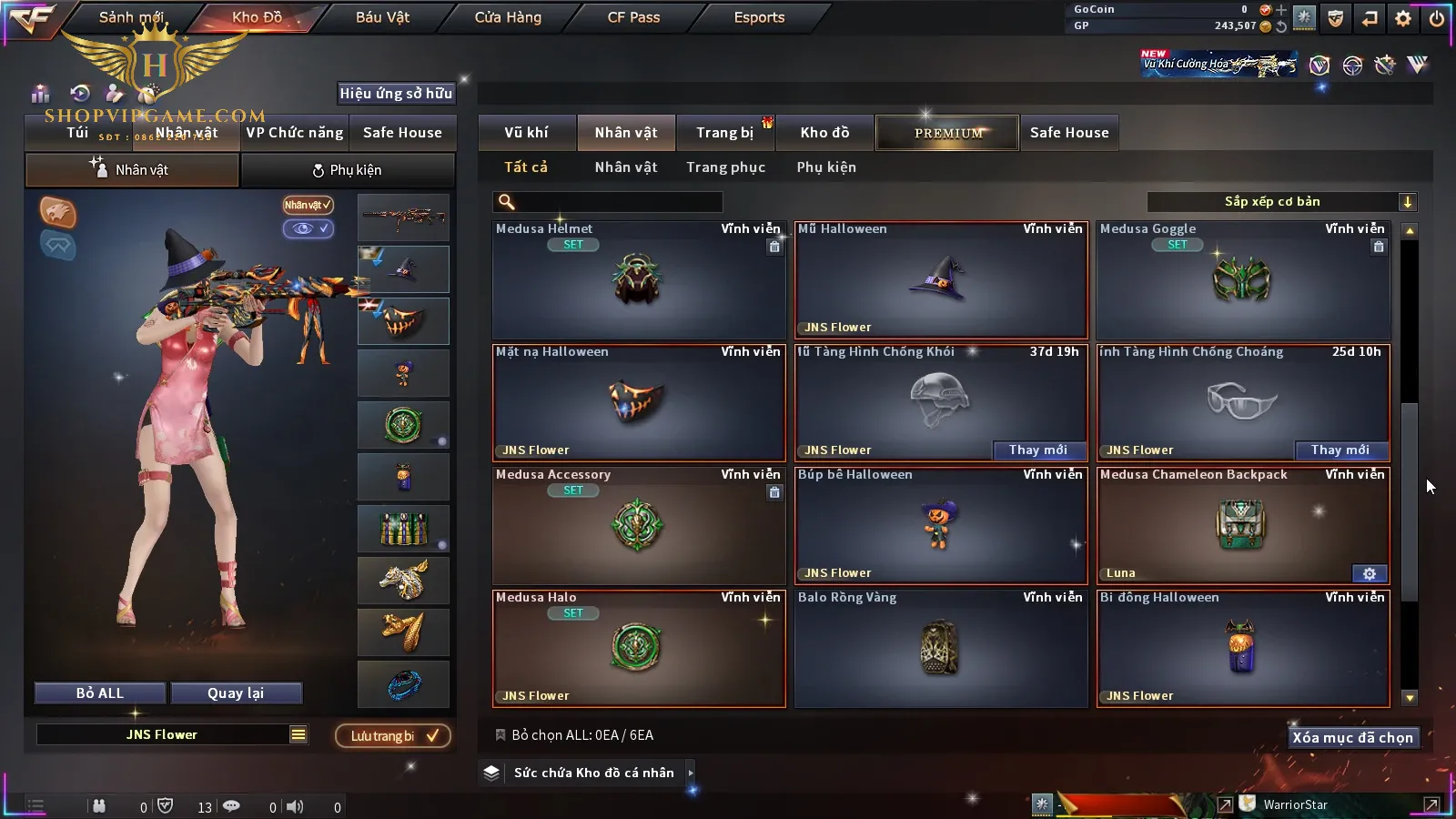Open the PREMIUM tab
Screen dimensions: 1456x819
click(x=948, y=133)
